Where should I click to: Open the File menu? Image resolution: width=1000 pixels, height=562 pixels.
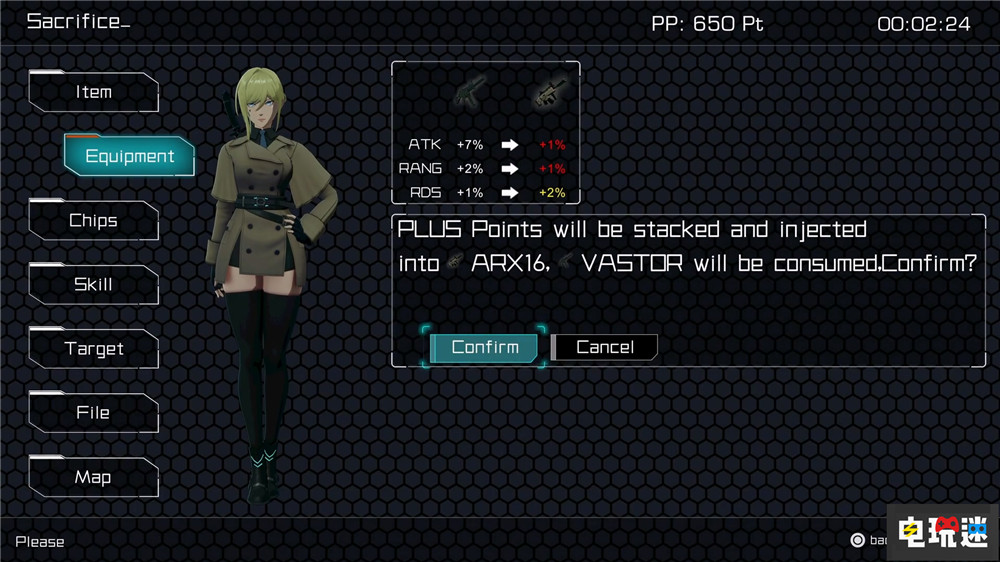94,413
